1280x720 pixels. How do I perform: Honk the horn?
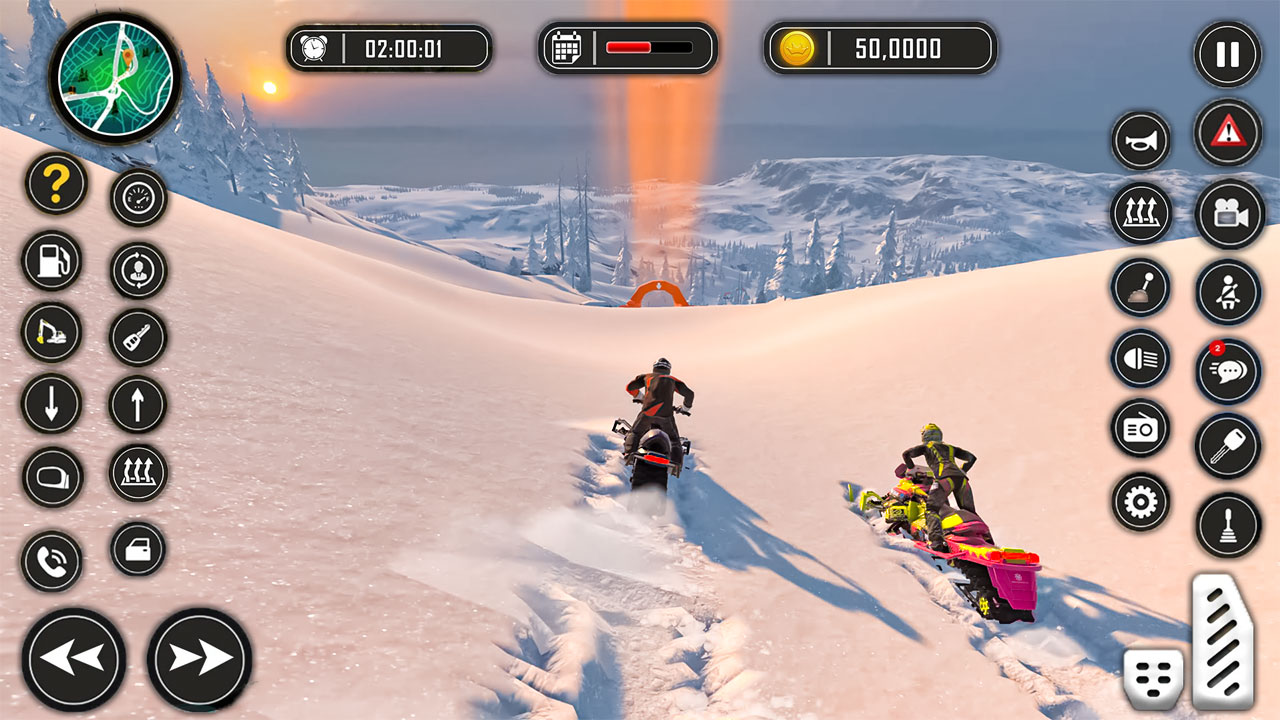[x=1140, y=140]
